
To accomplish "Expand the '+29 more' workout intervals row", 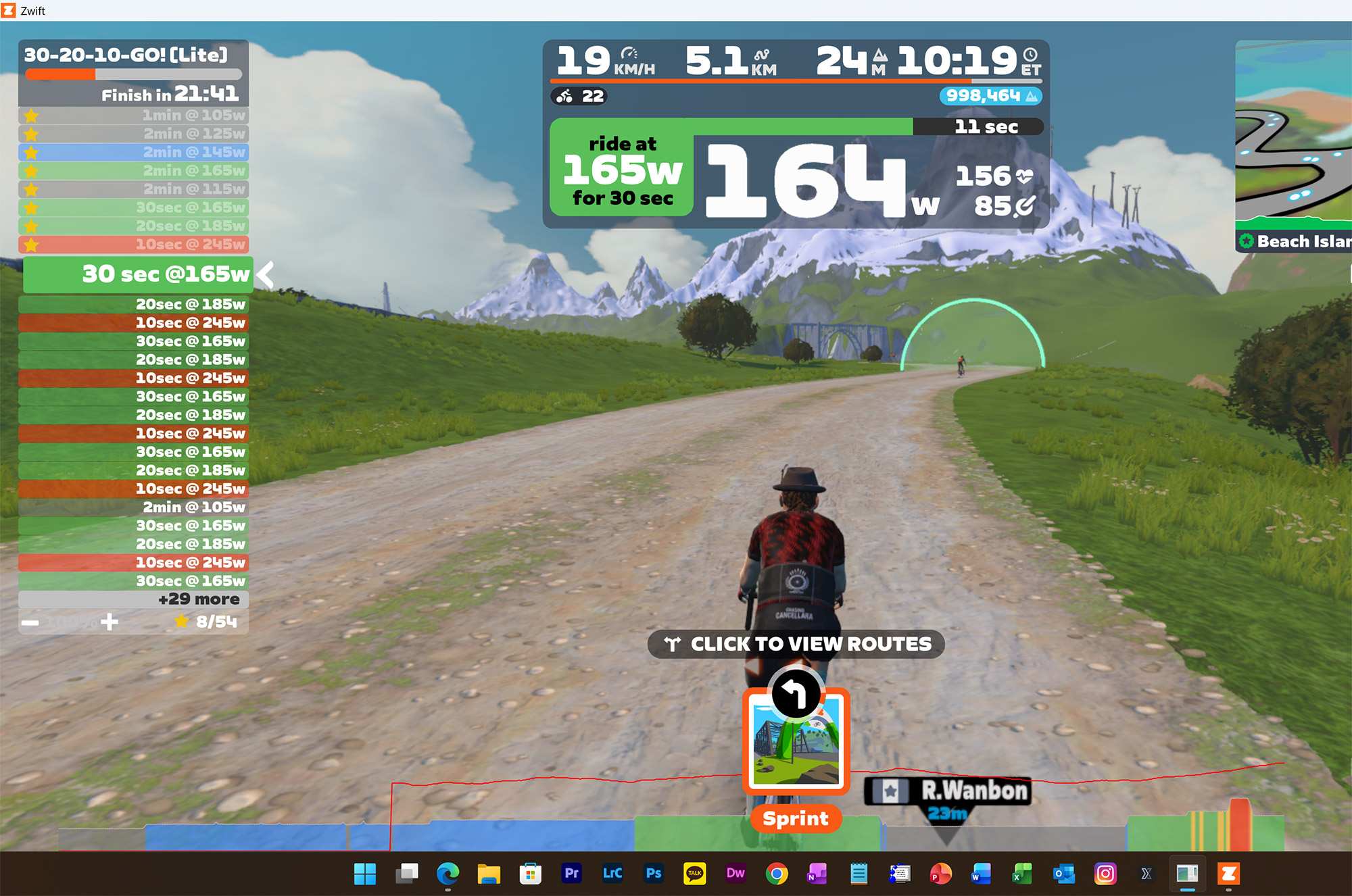I will [x=133, y=599].
